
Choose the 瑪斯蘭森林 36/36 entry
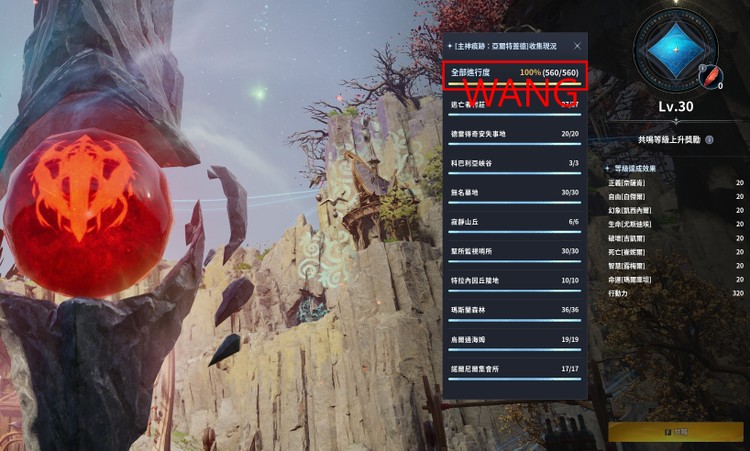[x=514, y=310]
